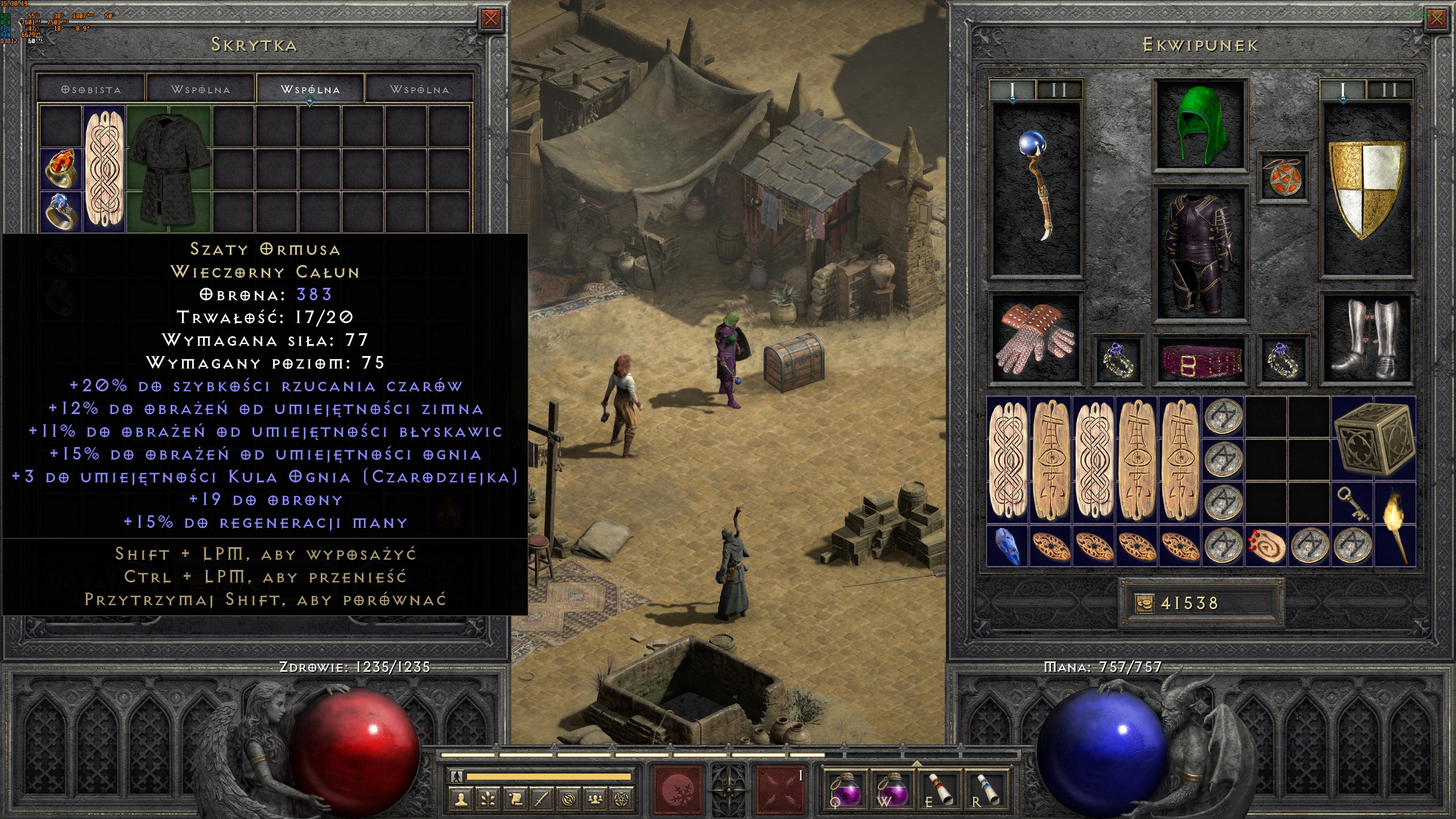Select the equipped green hood helmet
The image size is (1456, 819).
point(1200,125)
